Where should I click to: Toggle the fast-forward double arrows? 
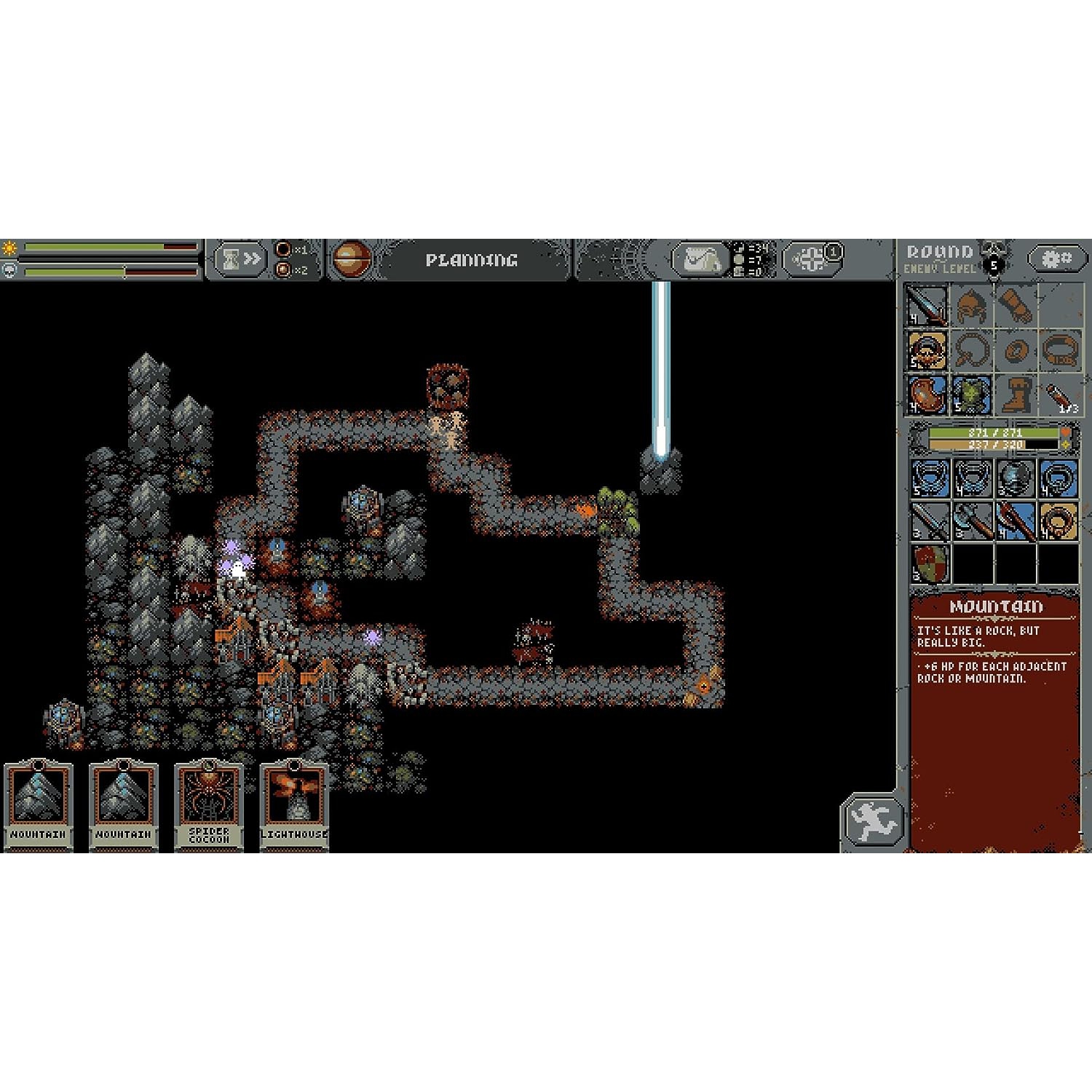click(253, 259)
